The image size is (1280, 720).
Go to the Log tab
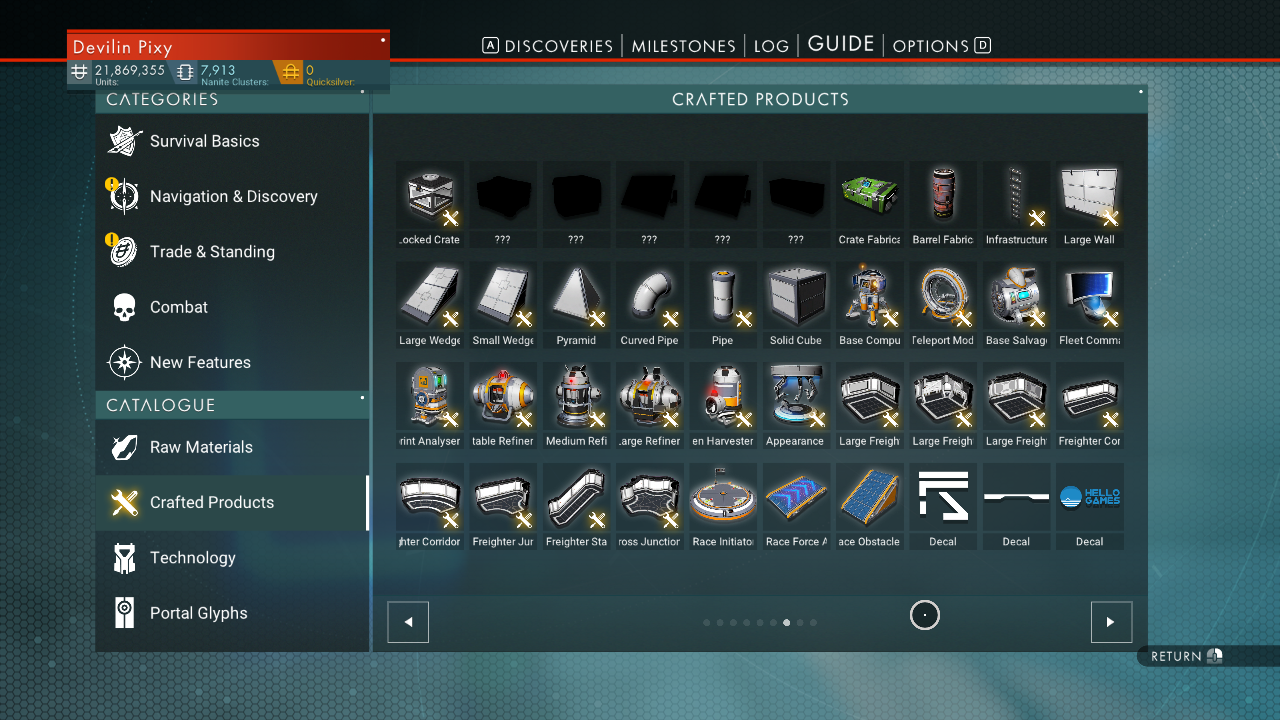tap(771, 46)
